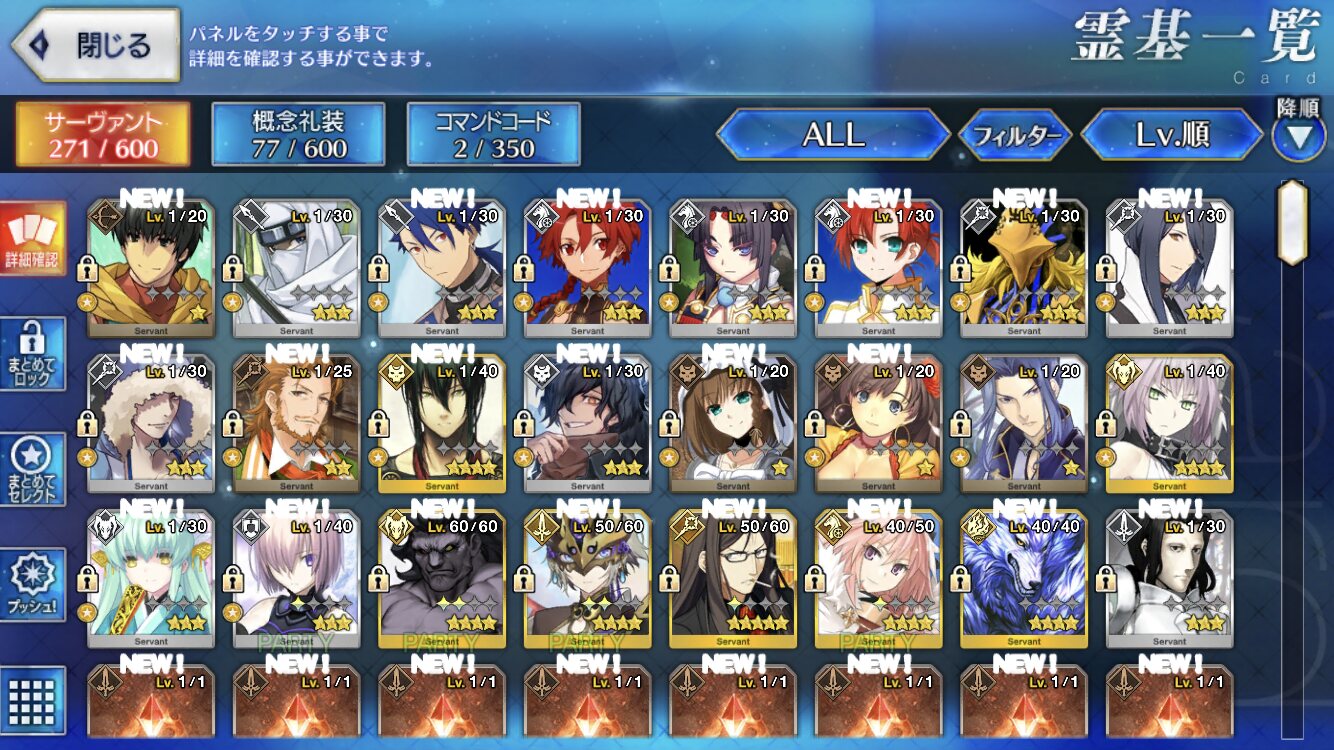Change sort order with Lv.順 button
The height and width of the screenshot is (750, 1334).
coord(1172,135)
